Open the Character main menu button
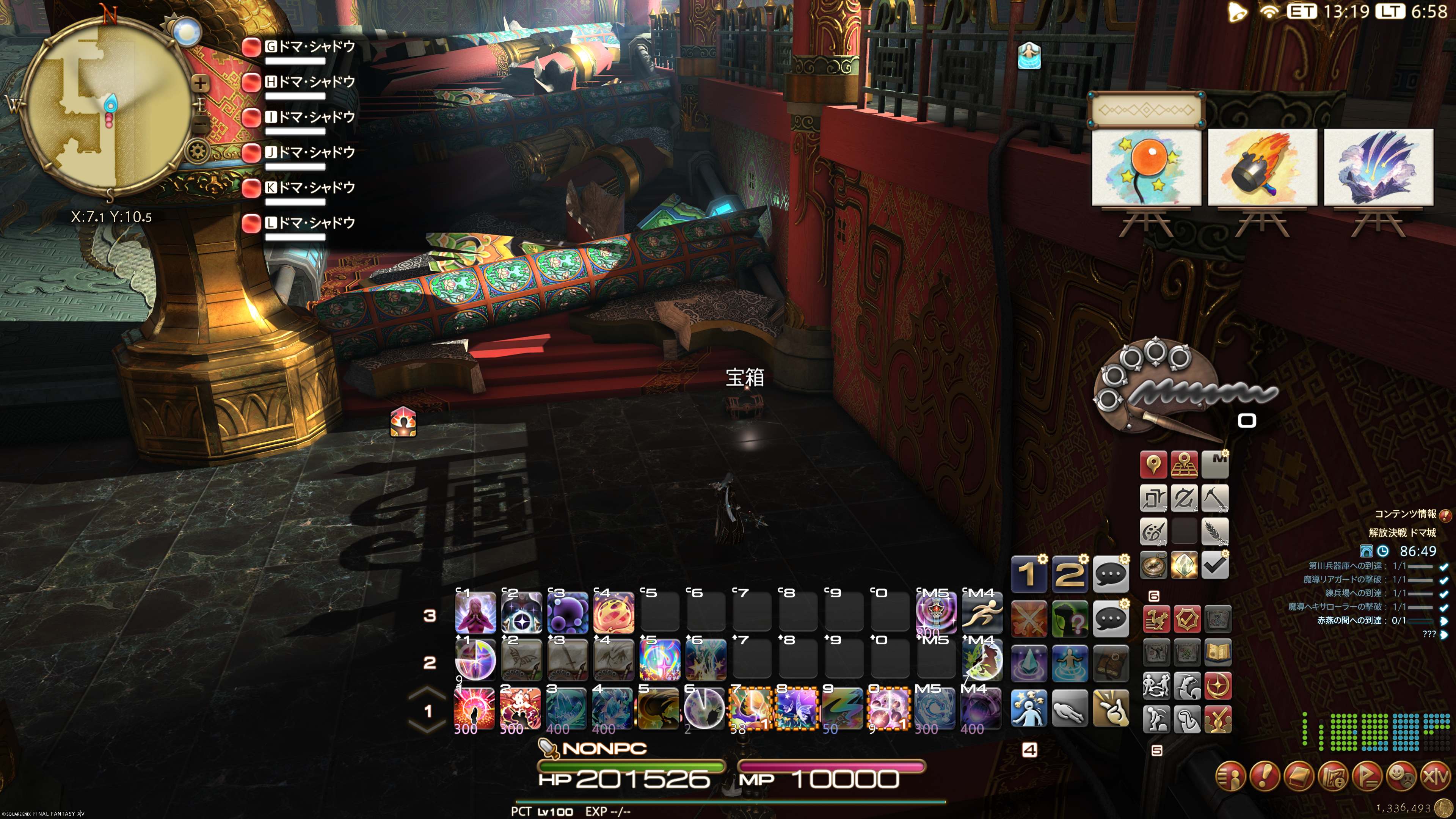The width and height of the screenshot is (1456, 819). [1231, 777]
